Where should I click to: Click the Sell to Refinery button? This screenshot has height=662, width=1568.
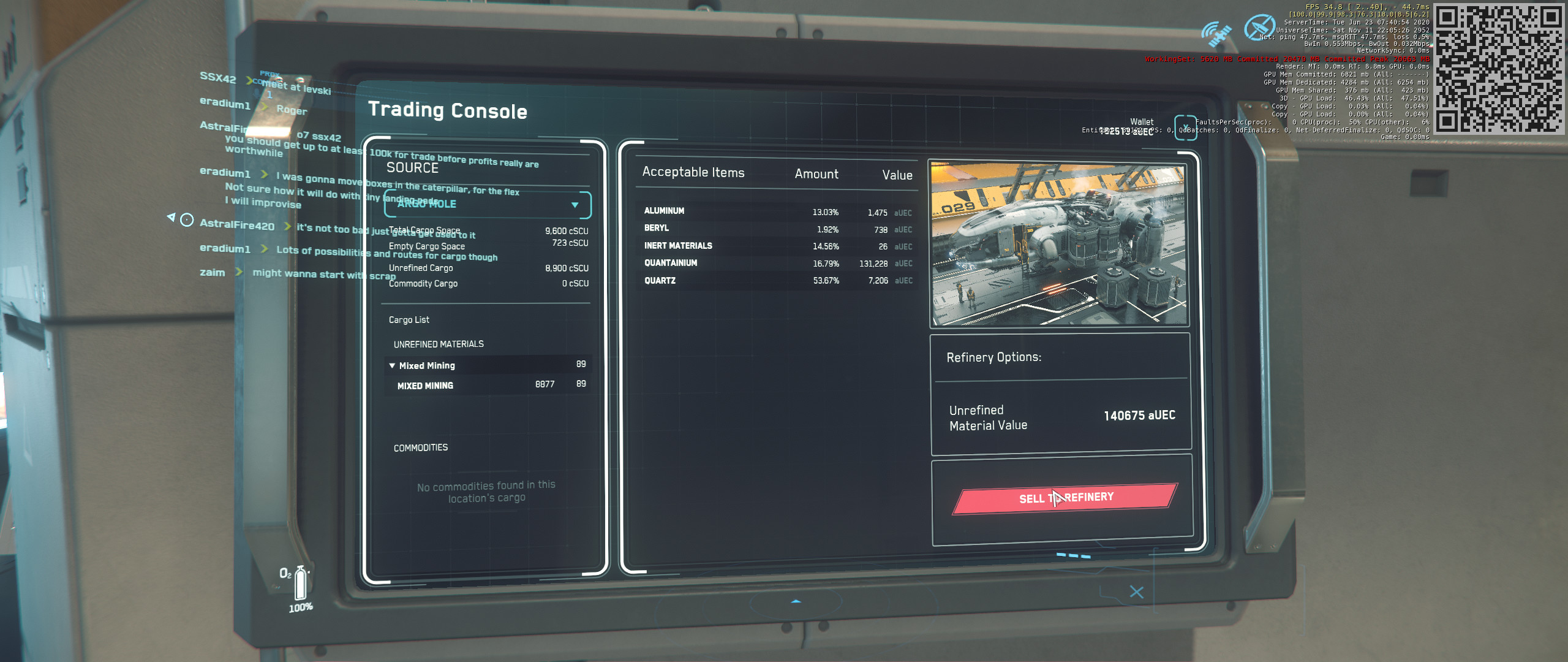click(x=1065, y=498)
